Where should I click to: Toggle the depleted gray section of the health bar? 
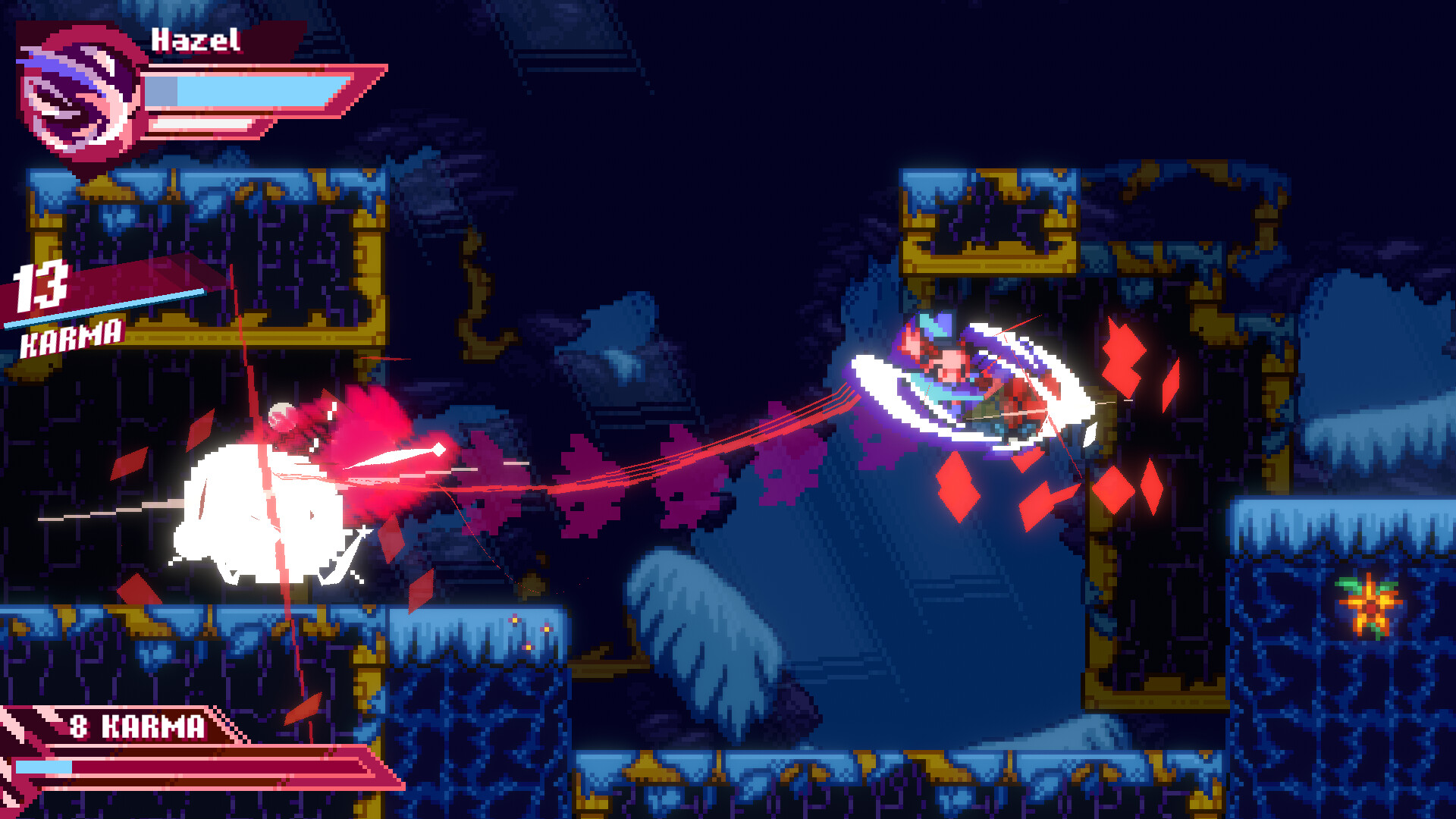click(159, 91)
